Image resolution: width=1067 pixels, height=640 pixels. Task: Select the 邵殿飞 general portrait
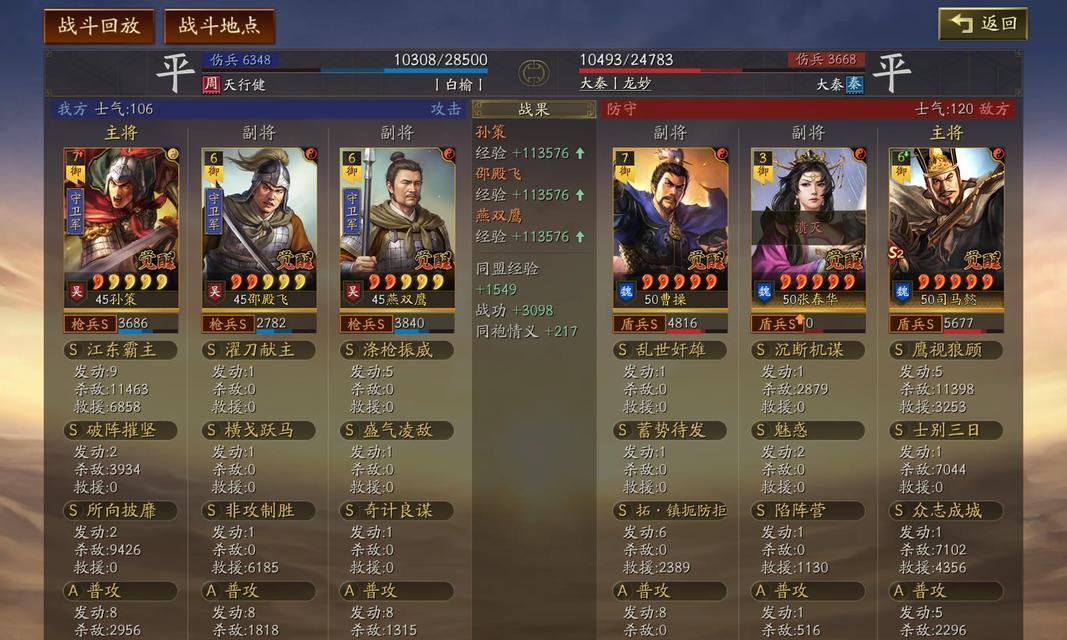click(x=259, y=227)
